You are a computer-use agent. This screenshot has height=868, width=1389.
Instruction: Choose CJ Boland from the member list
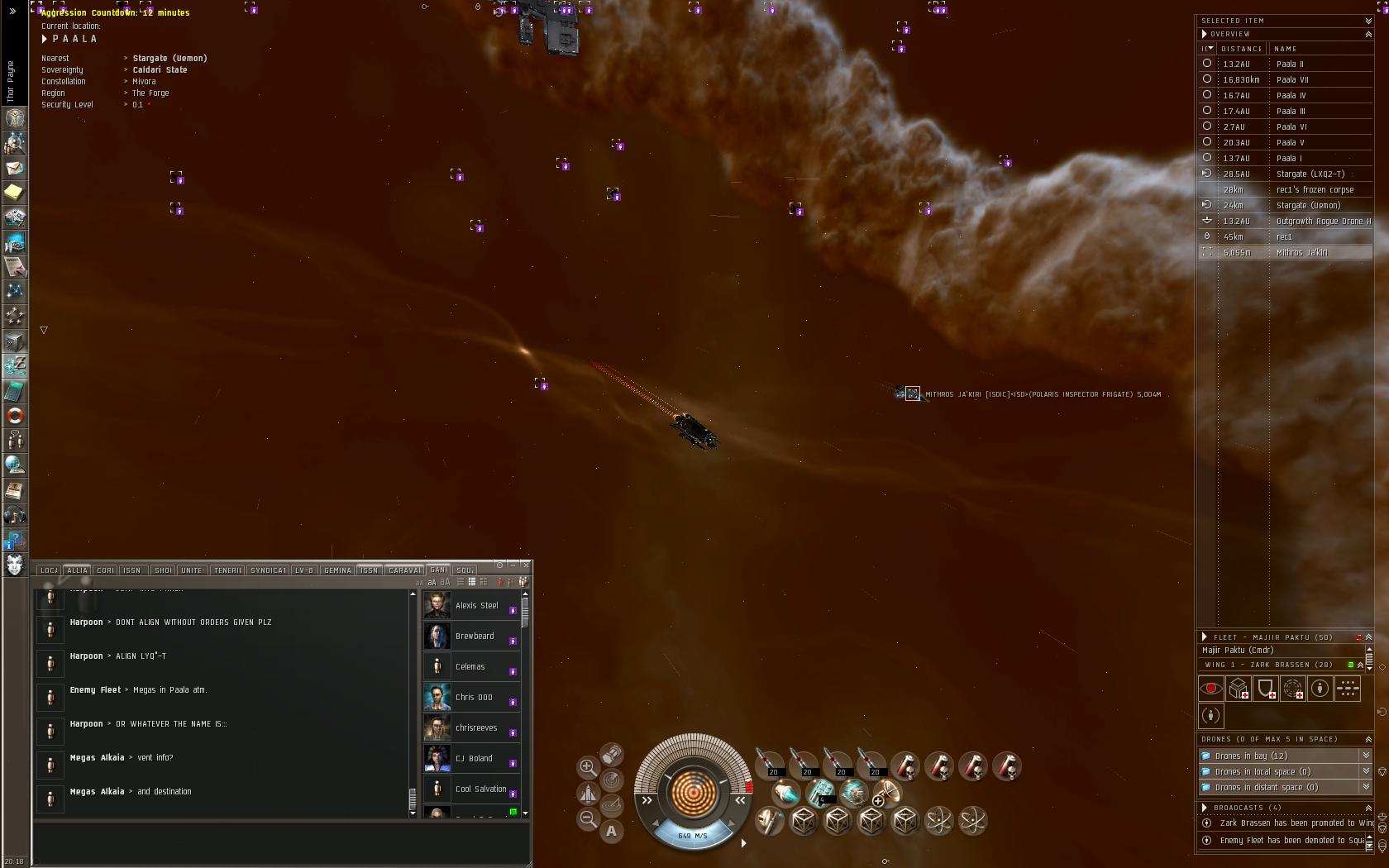(473, 759)
